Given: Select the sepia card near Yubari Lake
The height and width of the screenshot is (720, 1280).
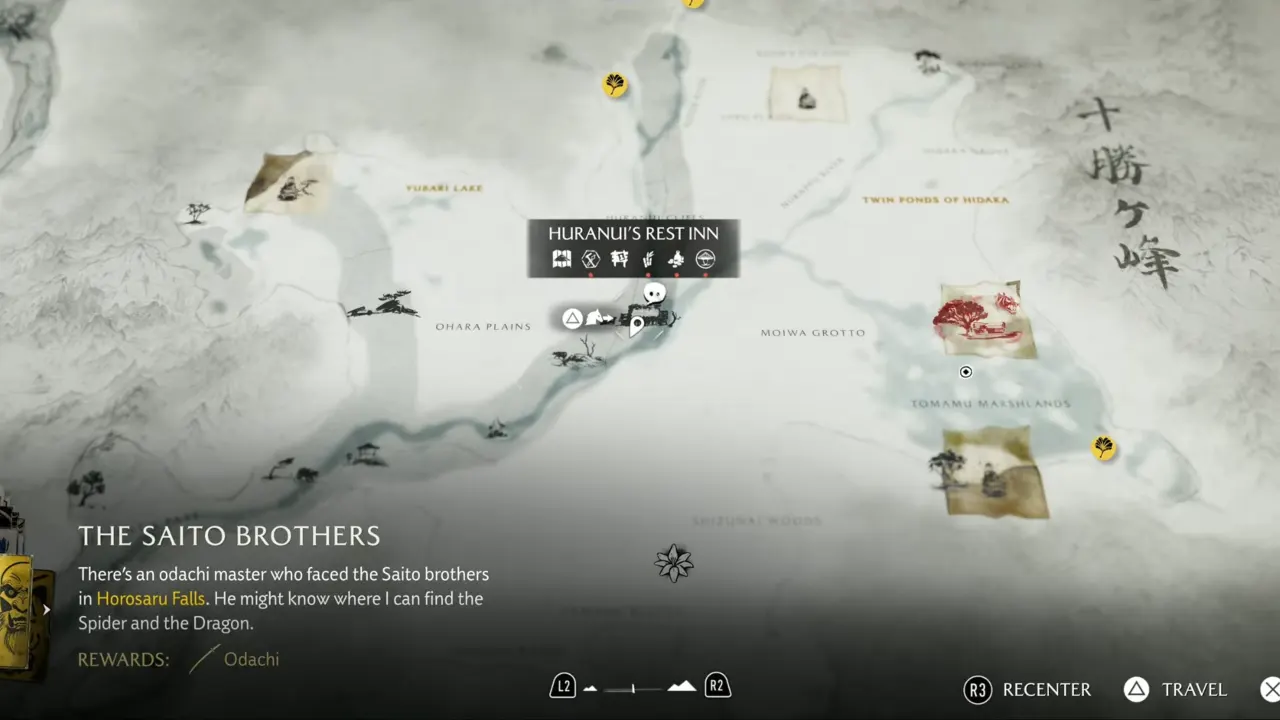Looking at the screenshot, I should pos(290,182).
